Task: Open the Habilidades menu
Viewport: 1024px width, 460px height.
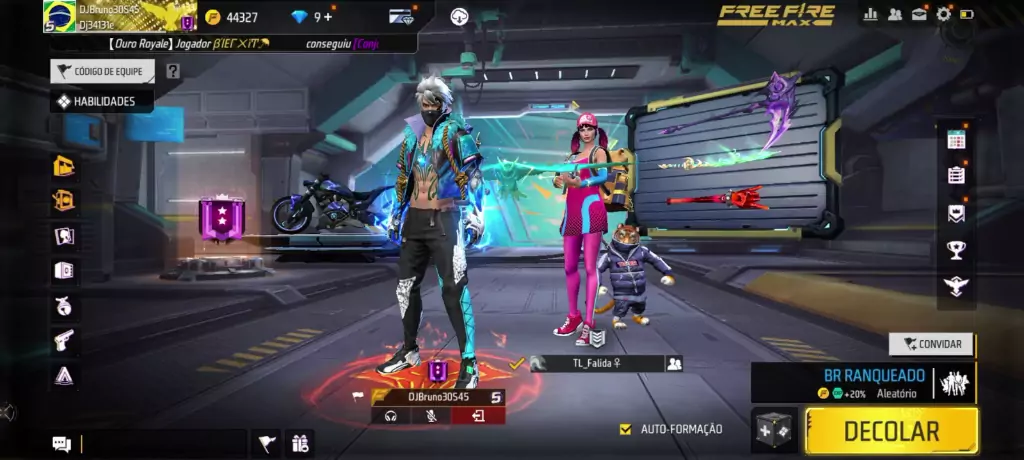Action: pos(101,101)
